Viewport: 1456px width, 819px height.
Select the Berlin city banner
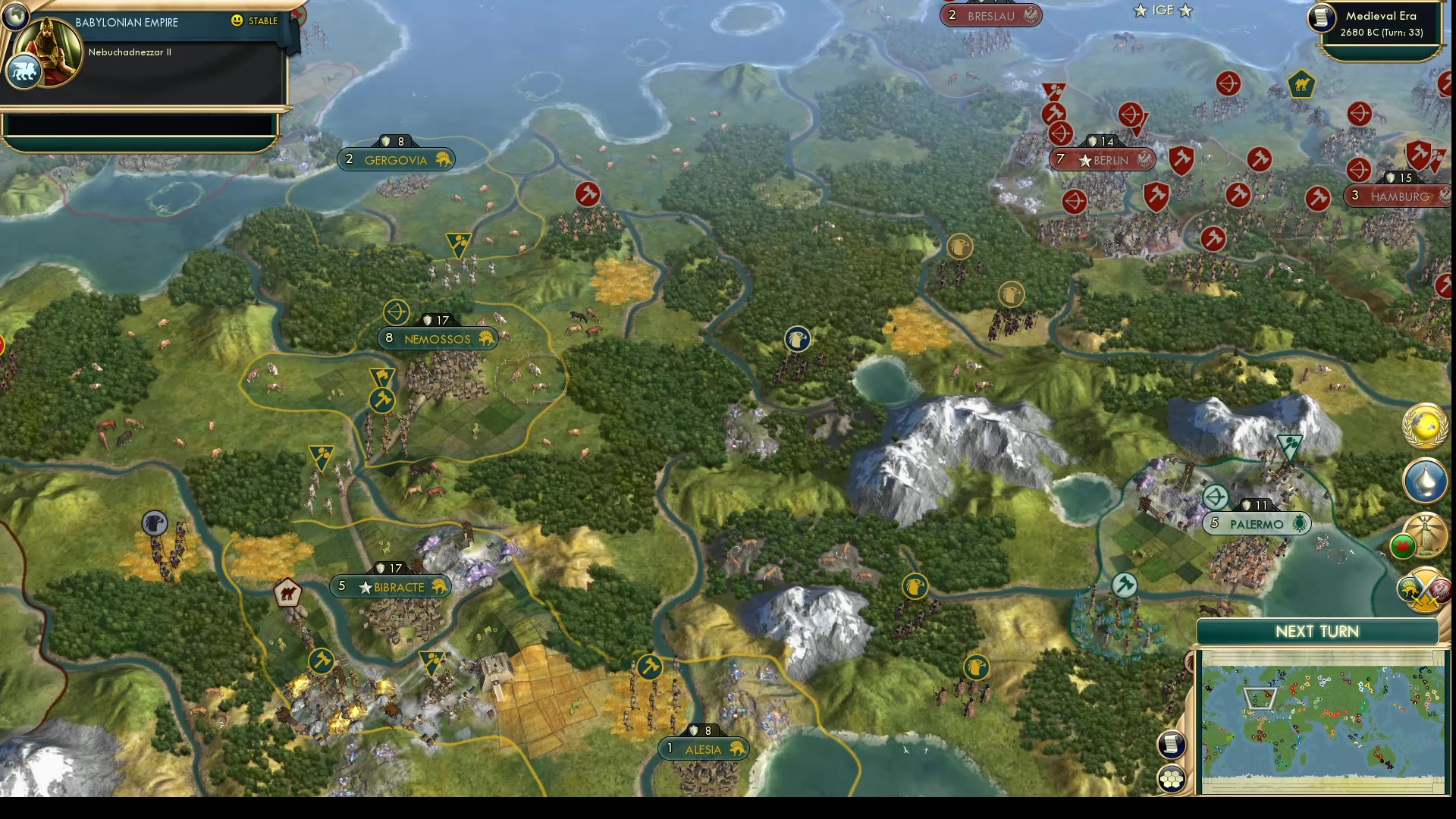pyautogui.click(x=1101, y=160)
